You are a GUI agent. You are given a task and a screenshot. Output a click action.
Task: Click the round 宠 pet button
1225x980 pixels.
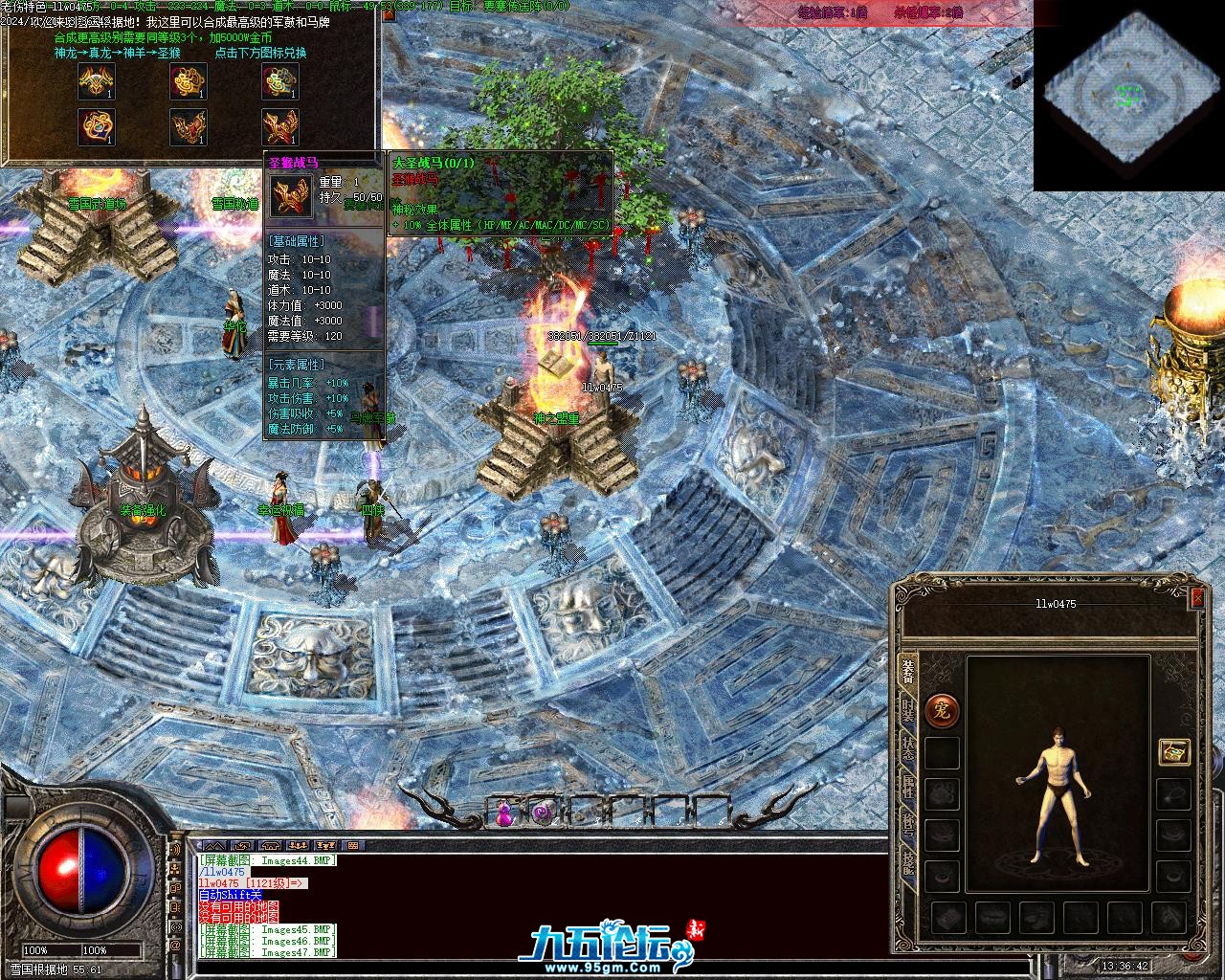[x=943, y=710]
